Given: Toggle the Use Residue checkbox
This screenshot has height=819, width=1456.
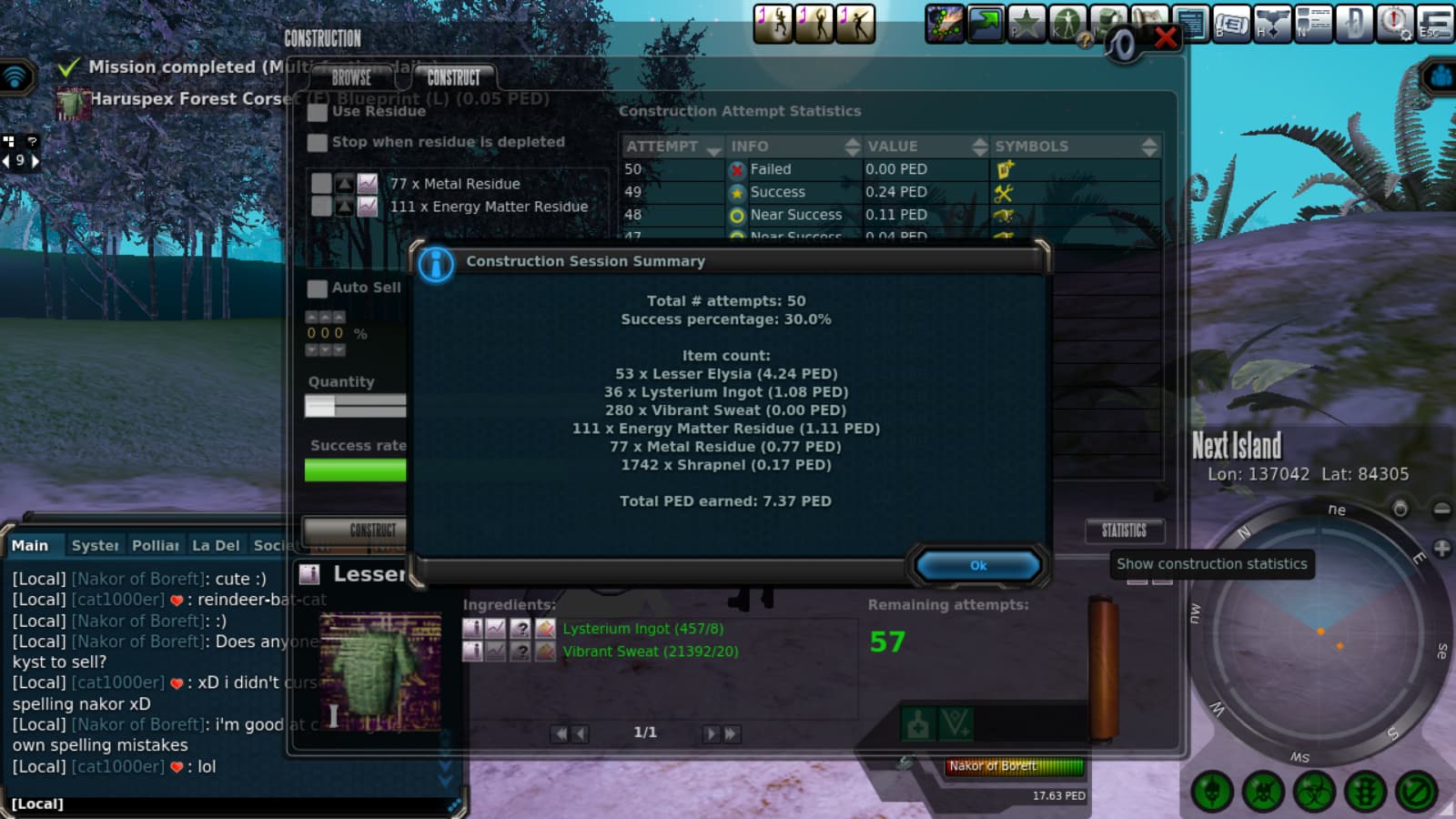Looking at the screenshot, I should tap(317, 112).
